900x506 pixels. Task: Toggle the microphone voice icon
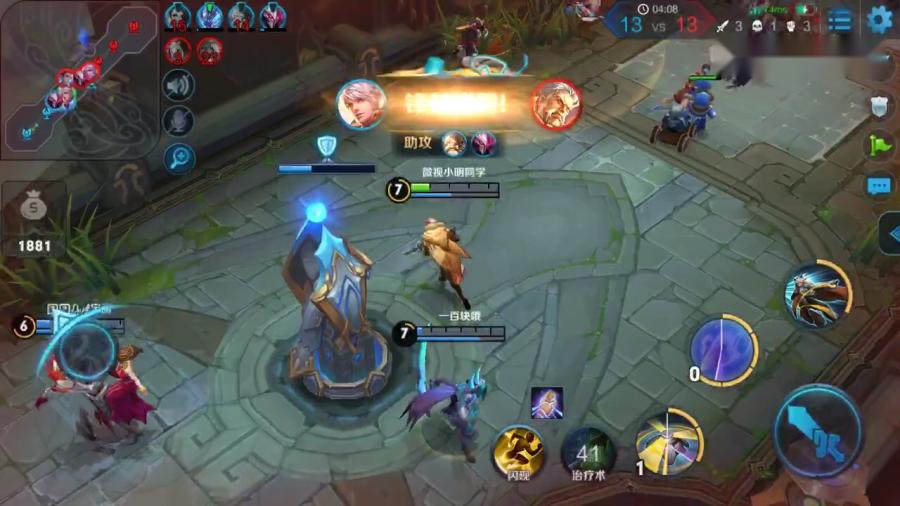pos(178,122)
